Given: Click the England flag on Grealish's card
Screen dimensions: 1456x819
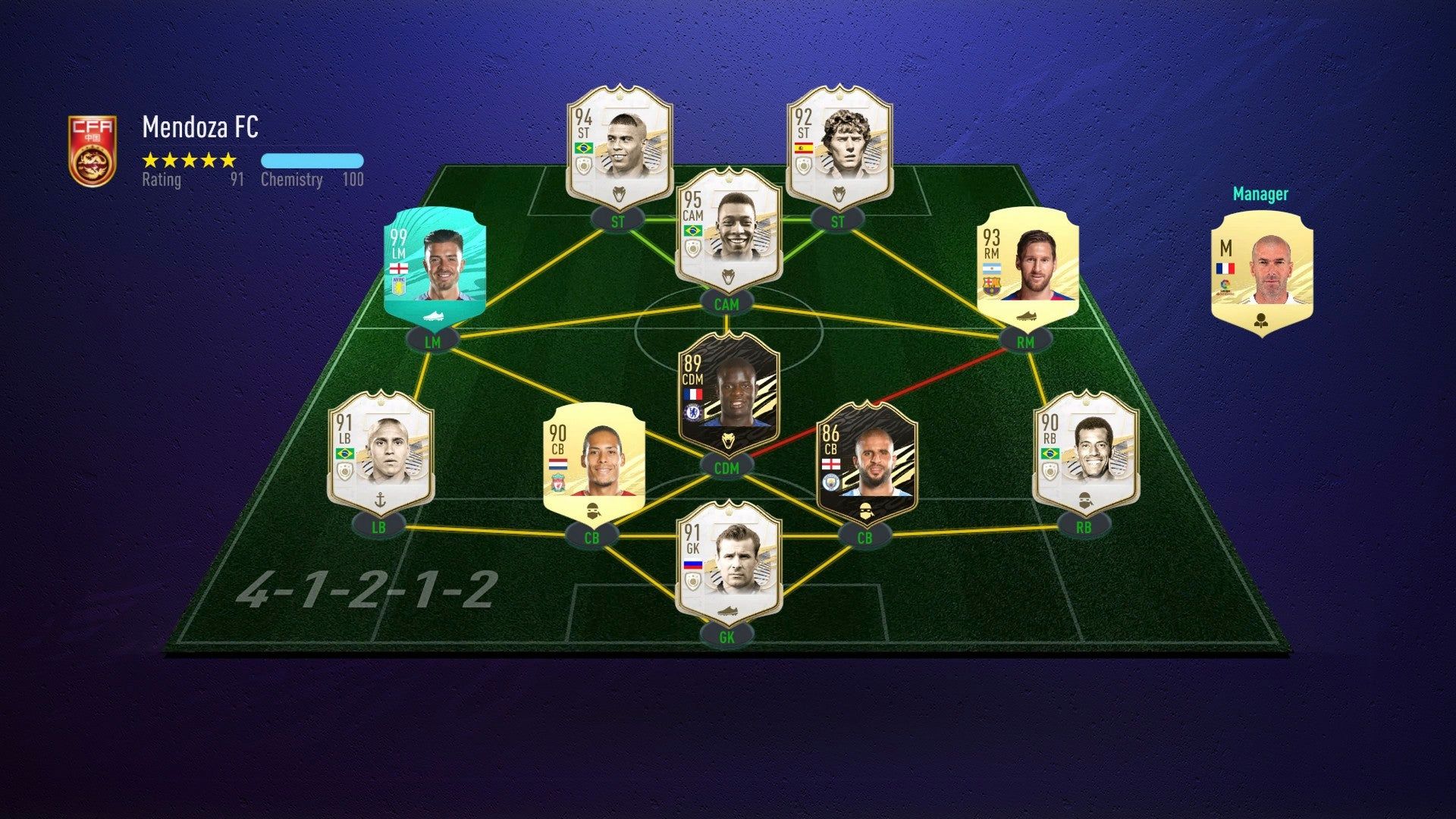Looking at the screenshot, I should [x=399, y=268].
